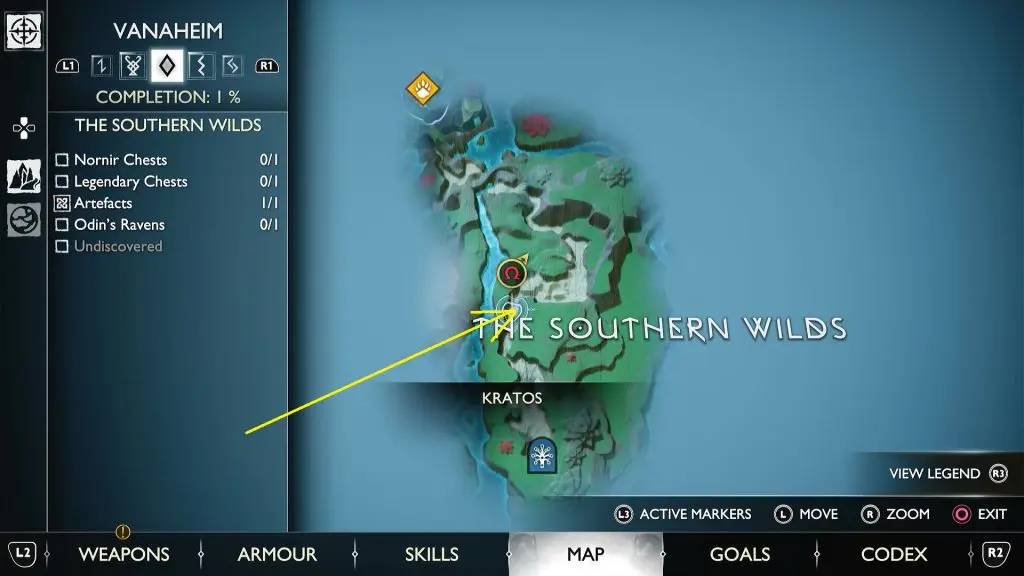1024x576 pixels.
Task: Show the Active Markers list
Action: (x=683, y=514)
